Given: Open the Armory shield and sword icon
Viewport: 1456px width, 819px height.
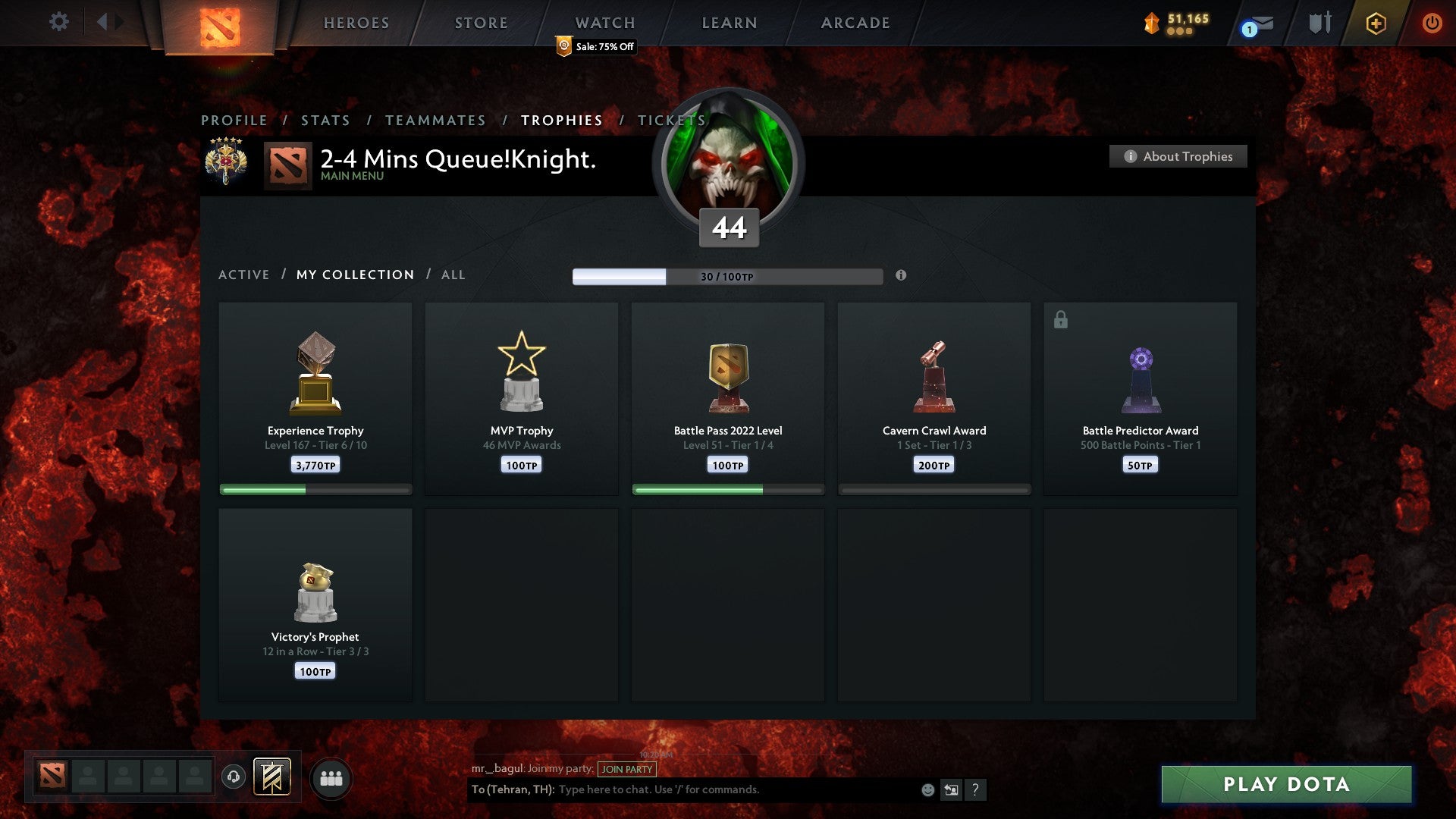Looking at the screenshot, I should pyautogui.click(x=1318, y=22).
